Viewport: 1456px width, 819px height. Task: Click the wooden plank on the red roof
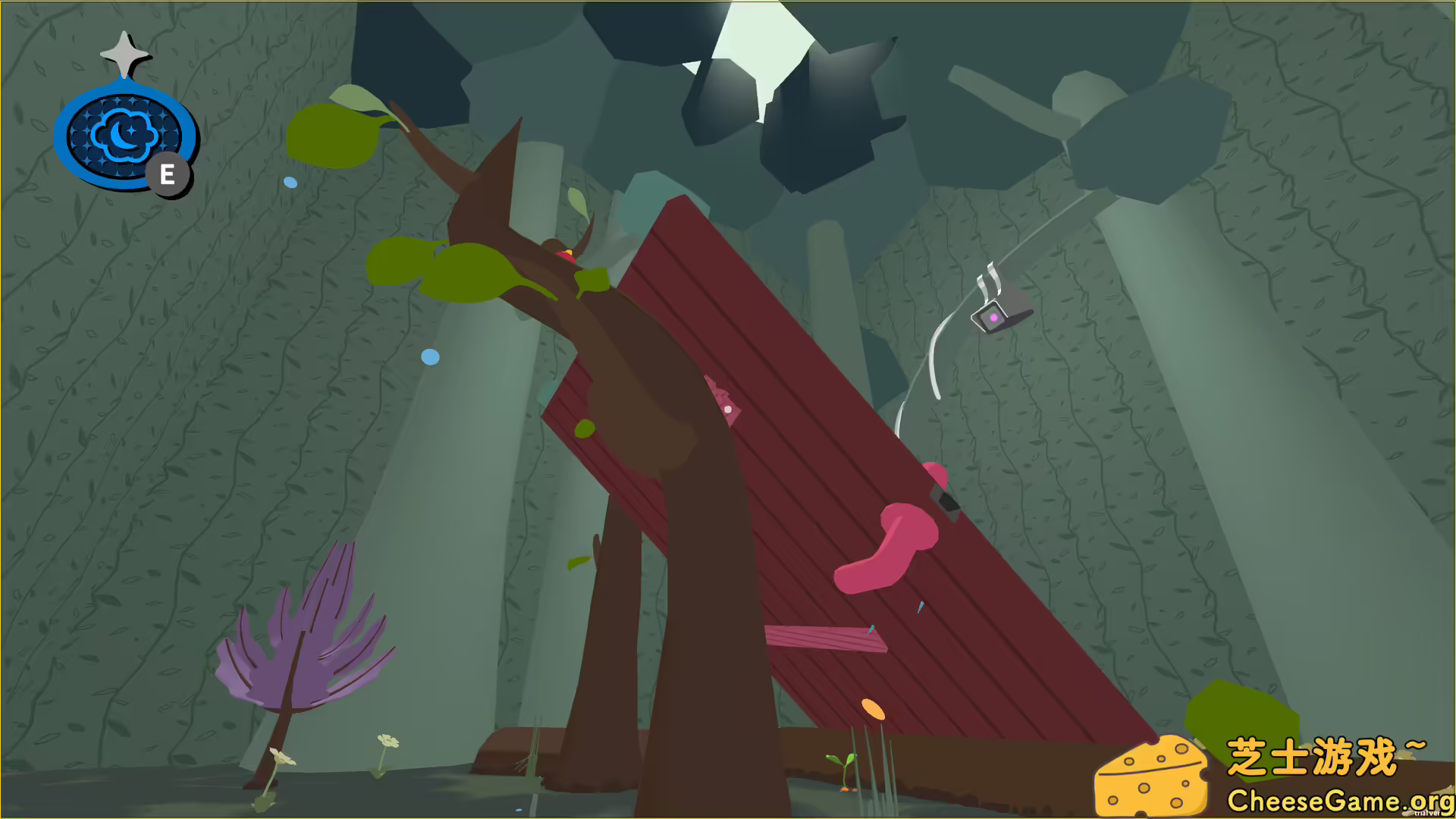tap(827, 639)
